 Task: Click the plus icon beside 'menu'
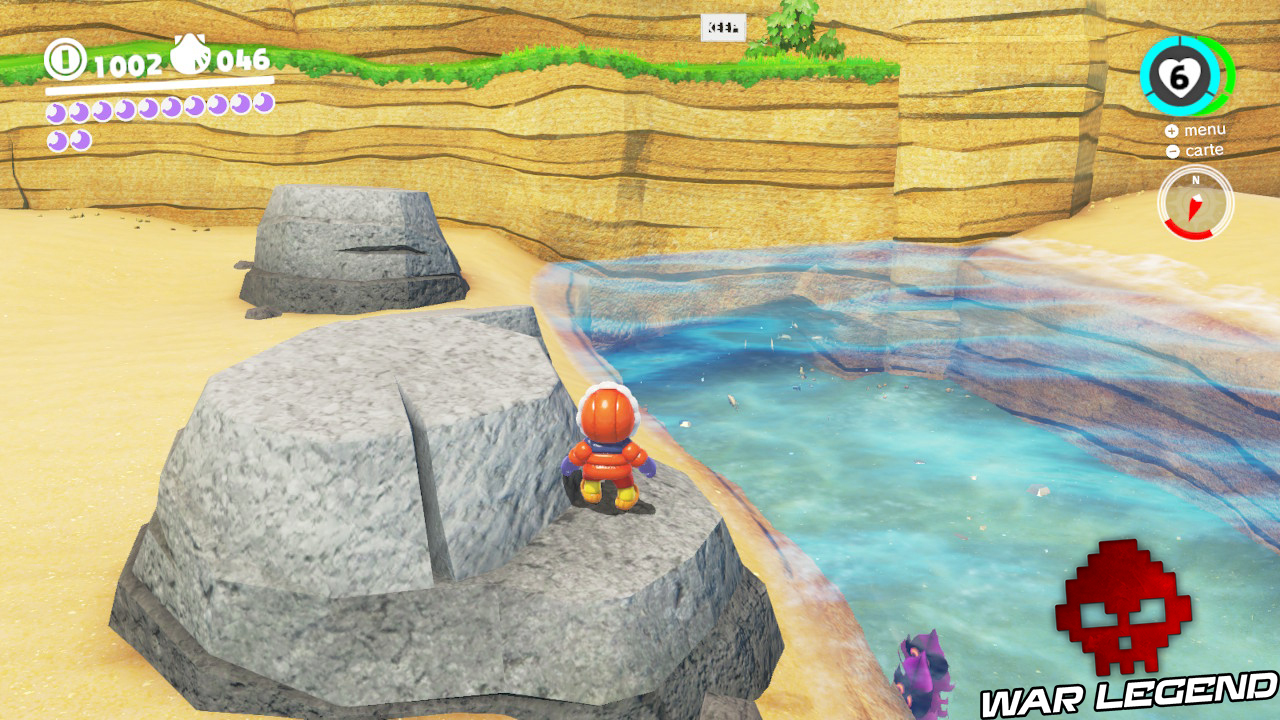(x=1170, y=130)
